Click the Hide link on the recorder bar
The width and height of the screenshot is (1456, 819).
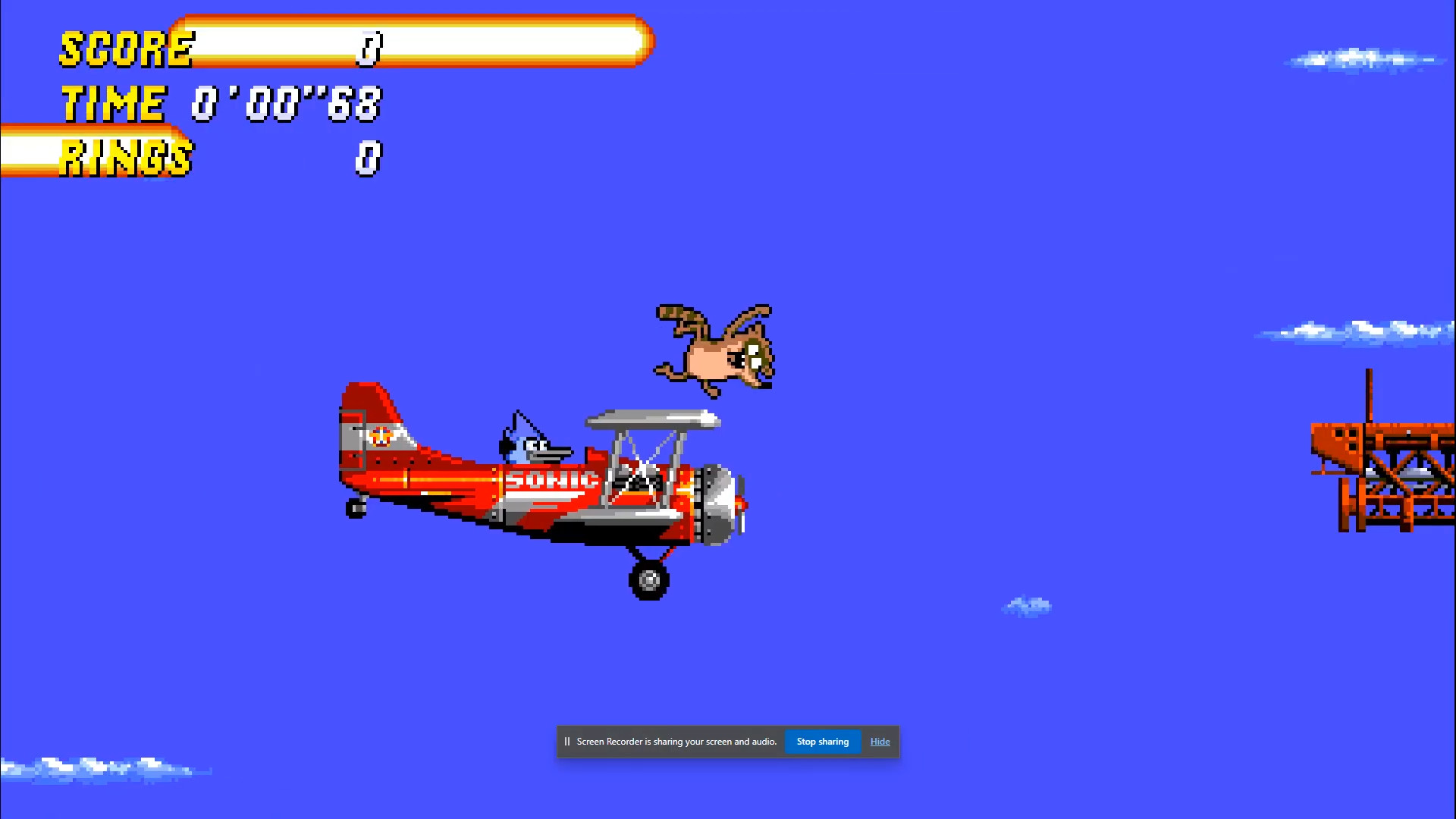[x=880, y=742]
